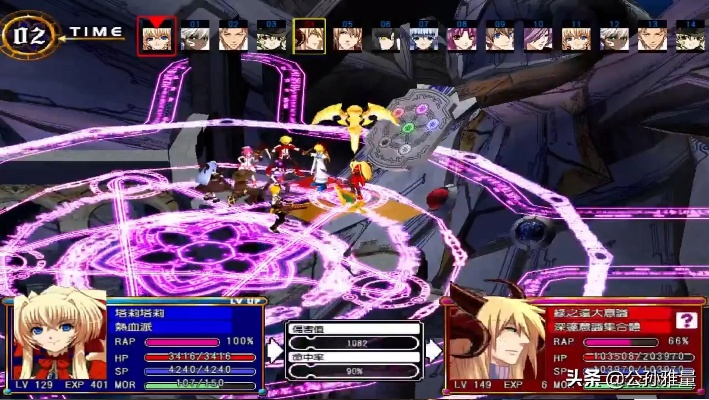Choose turn order portrait numbered 09
Viewport: 709px width, 400px height.
point(499,36)
